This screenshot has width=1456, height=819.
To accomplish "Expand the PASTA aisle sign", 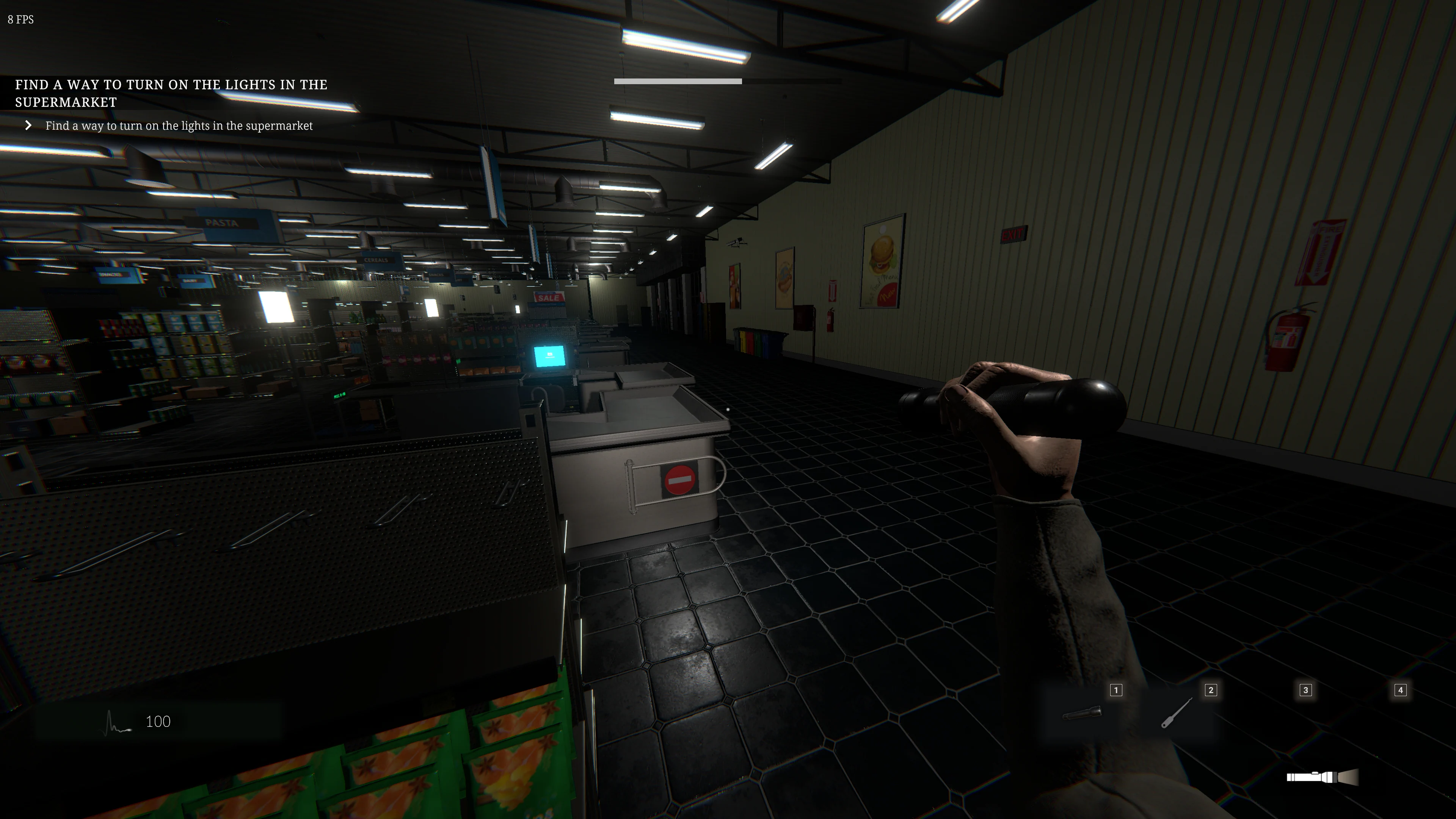I will point(223,223).
